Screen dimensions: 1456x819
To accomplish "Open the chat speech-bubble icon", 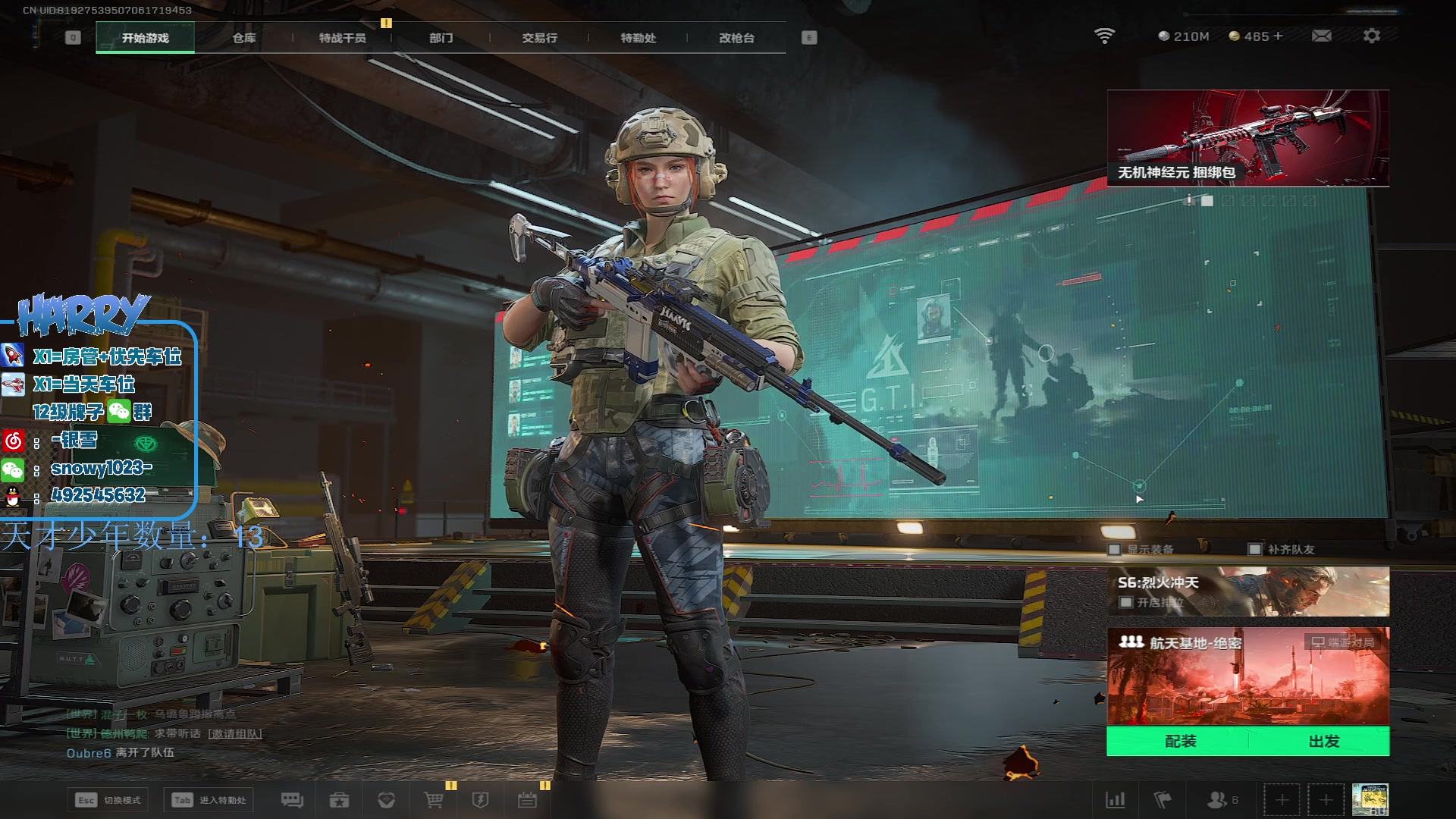I will click(x=292, y=800).
